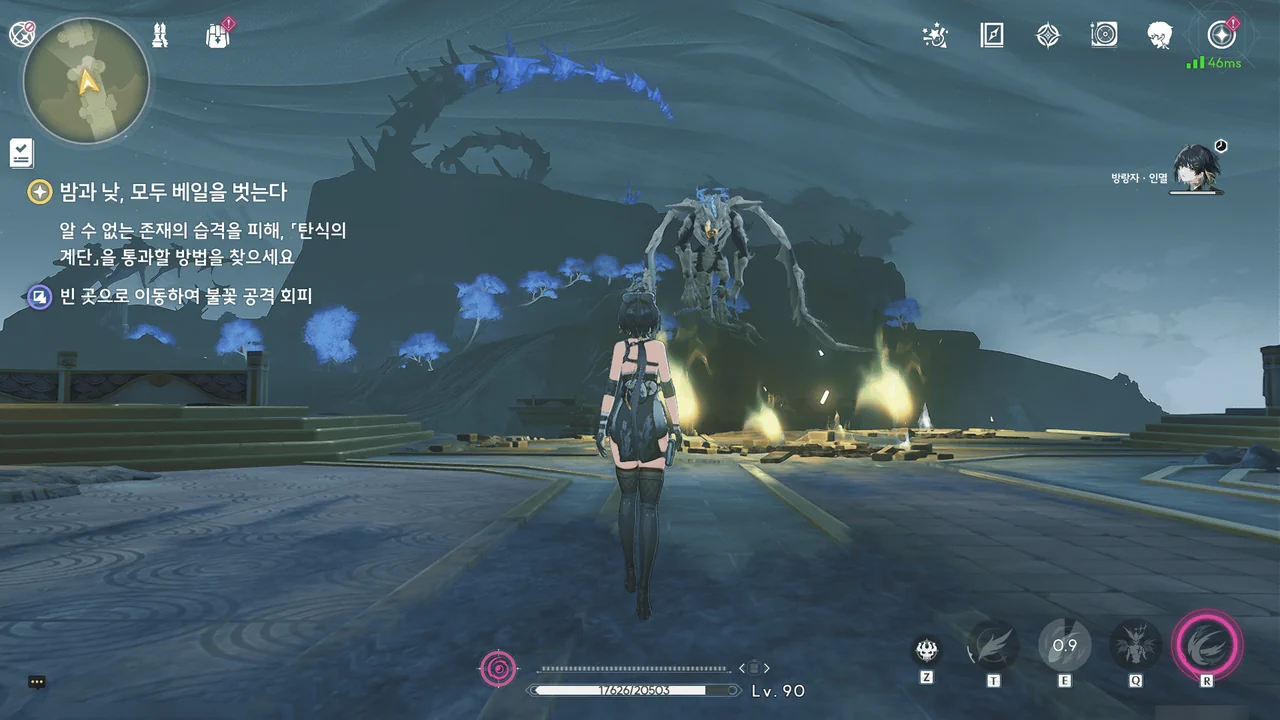Switch to the Rover party member portrait
Screen dimensions: 1280x720
point(1194,167)
